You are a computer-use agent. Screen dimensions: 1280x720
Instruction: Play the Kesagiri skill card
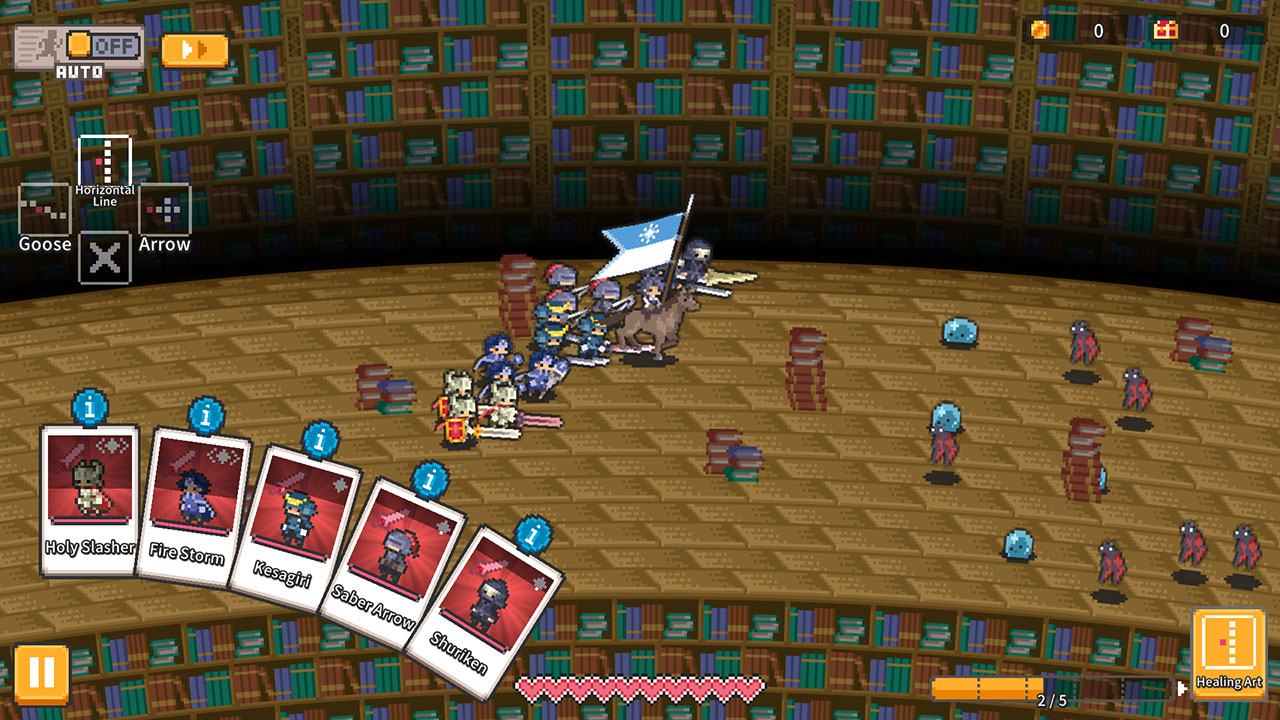(301, 510)
